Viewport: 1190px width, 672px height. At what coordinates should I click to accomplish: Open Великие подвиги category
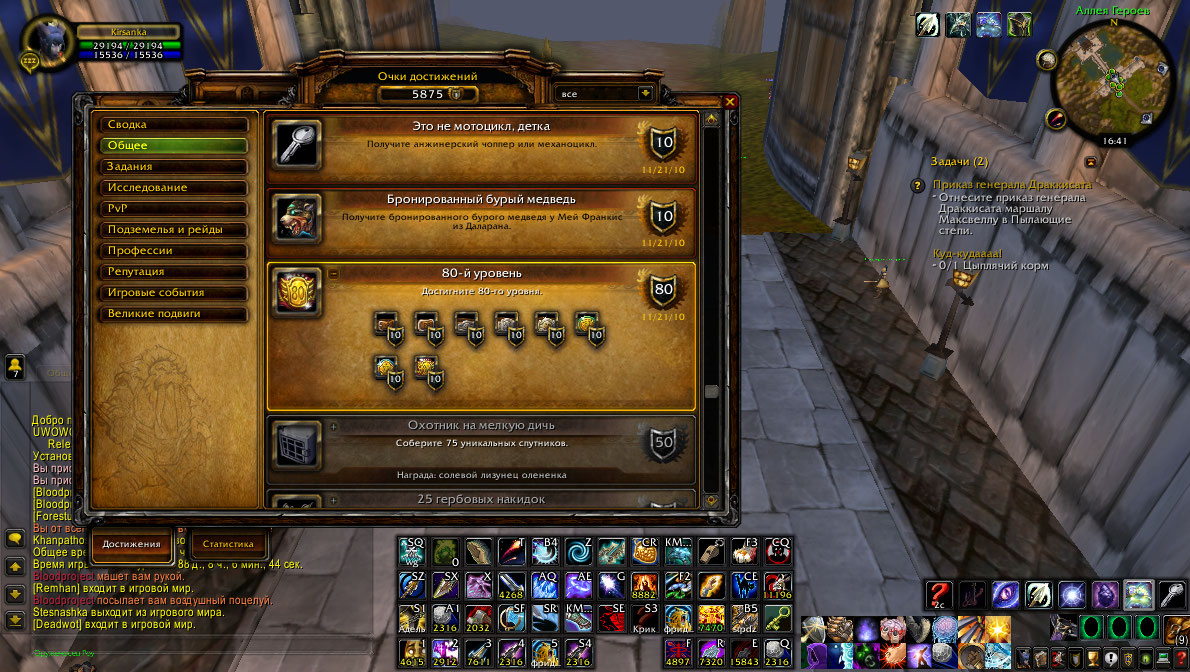(172, 314)
